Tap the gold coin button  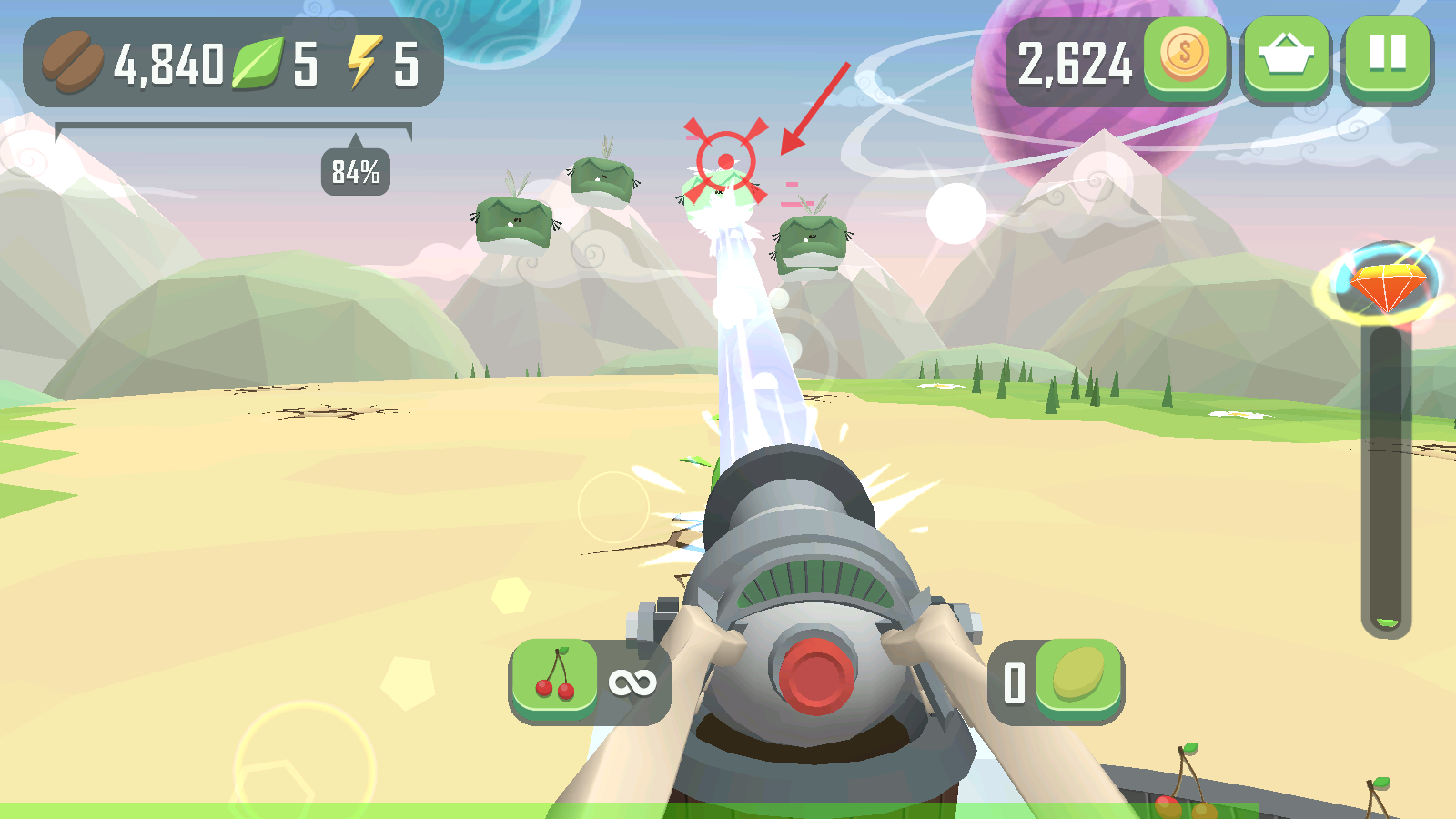1185,56
